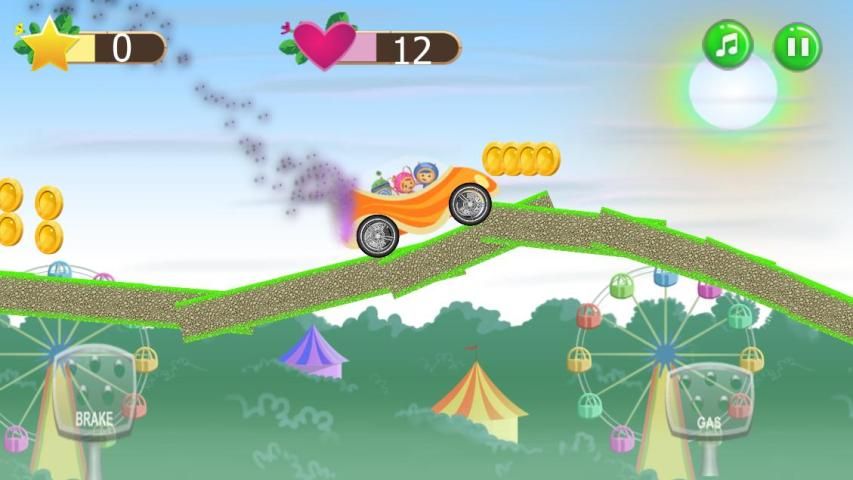
Task: Pause the game with the green button
Action: click(797, 46)
